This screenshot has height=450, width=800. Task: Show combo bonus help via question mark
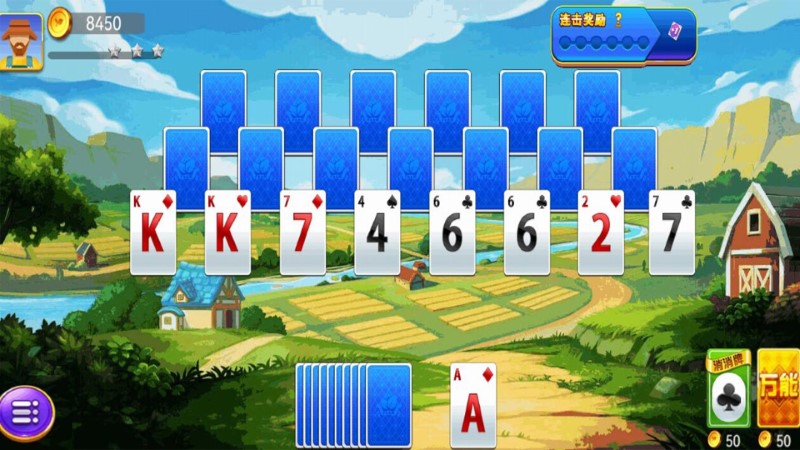point(618,19)
